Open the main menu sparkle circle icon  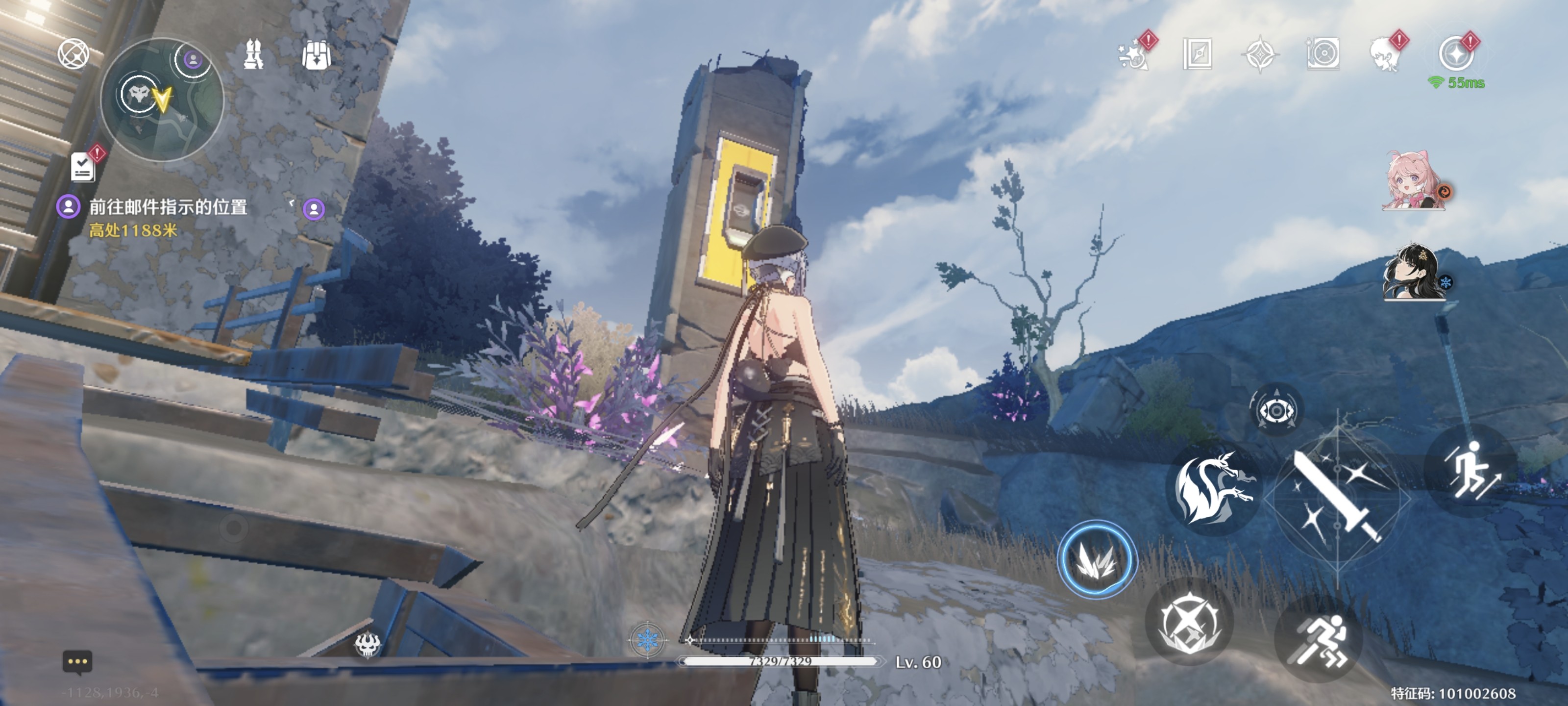1456,53
